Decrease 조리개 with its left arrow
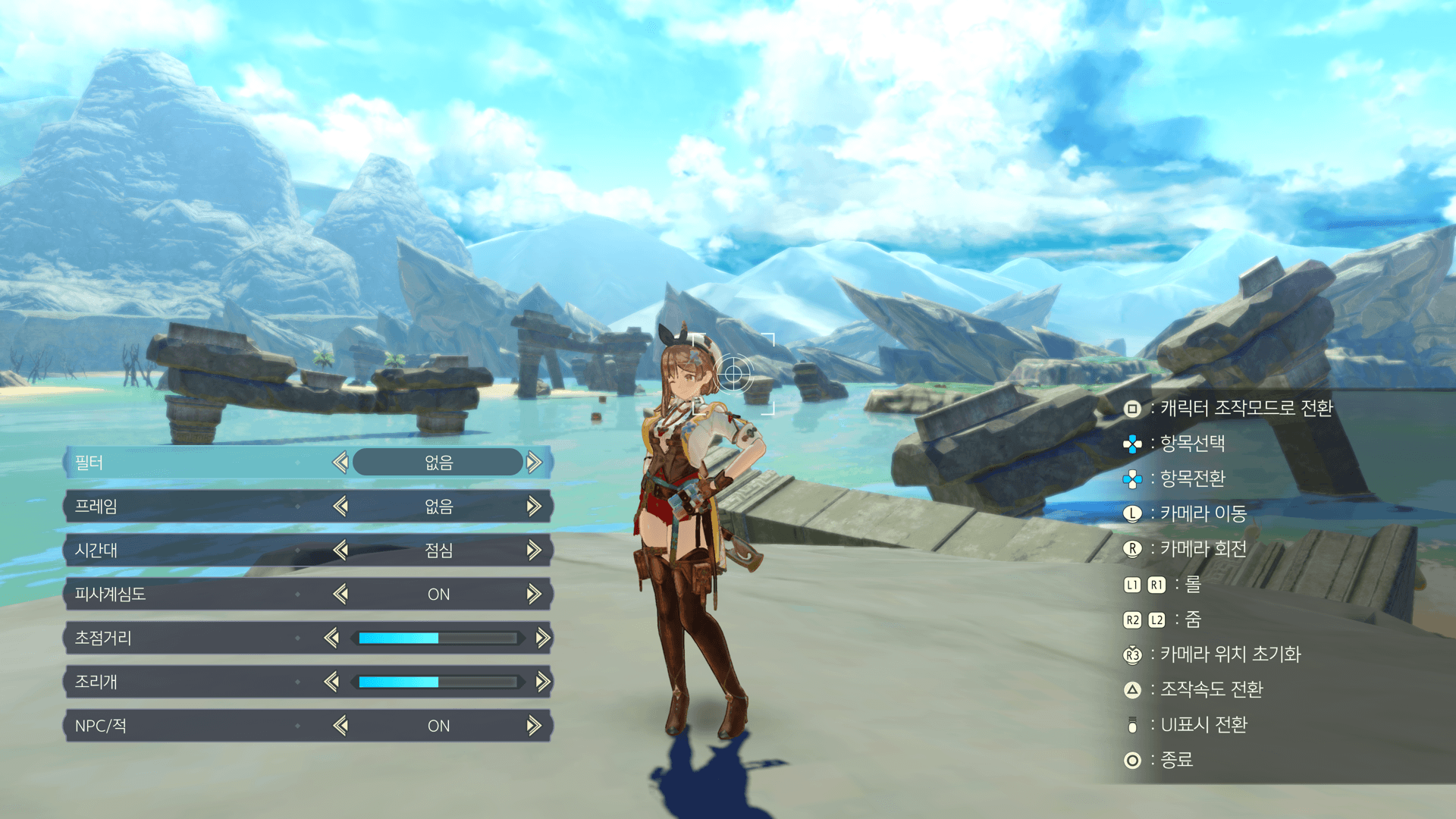The width and height of the screenshot is (1456, 819). click(x=331, y=682)
